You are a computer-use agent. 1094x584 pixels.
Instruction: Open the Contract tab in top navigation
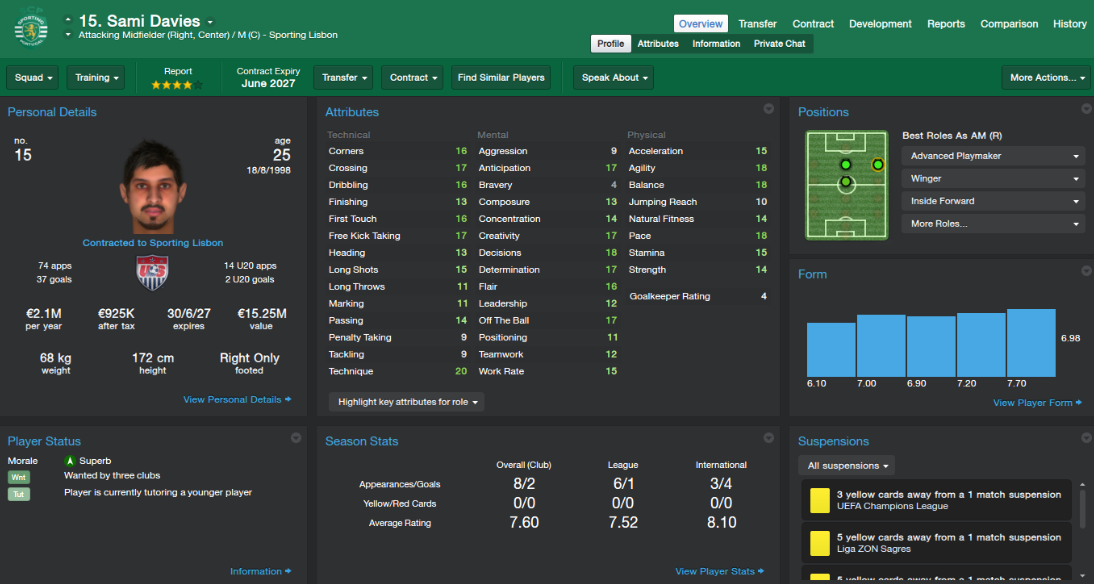pos(813,24)
